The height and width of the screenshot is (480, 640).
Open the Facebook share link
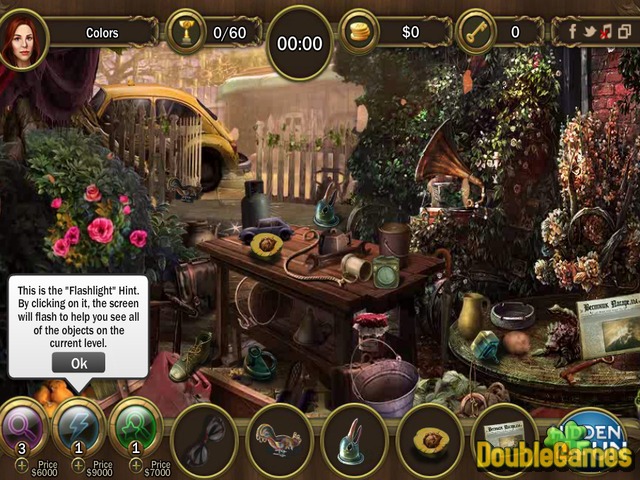[x=573, y=32]
